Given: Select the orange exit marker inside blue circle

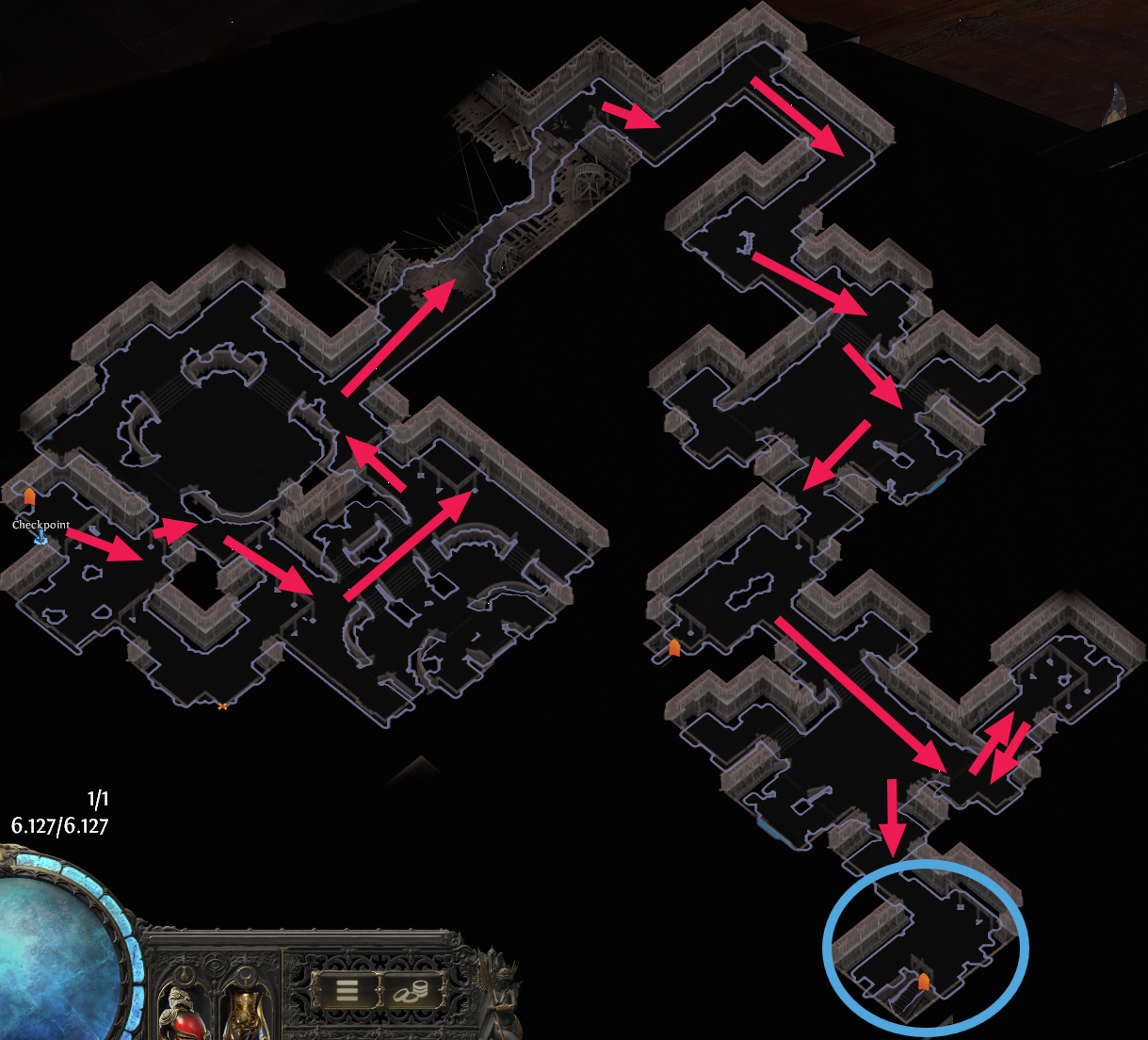Looking at the screenshot, I should 924,983.
